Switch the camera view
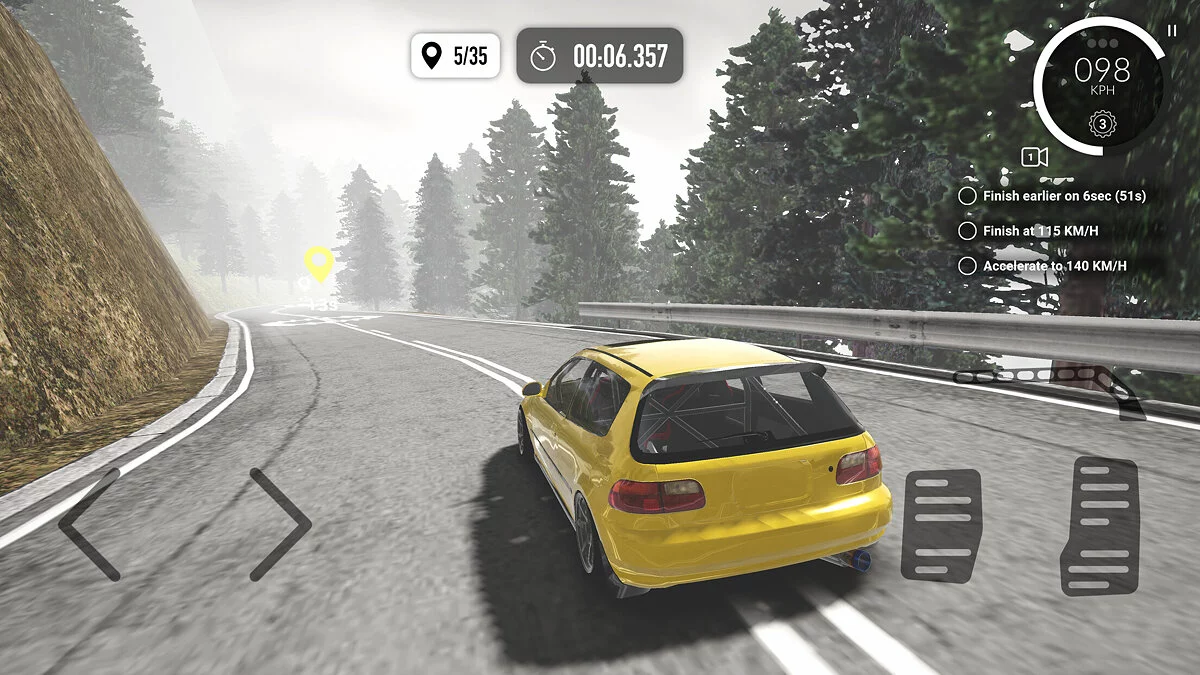1200x675 pixels. pyautogui.click(x=1034, y=157)
